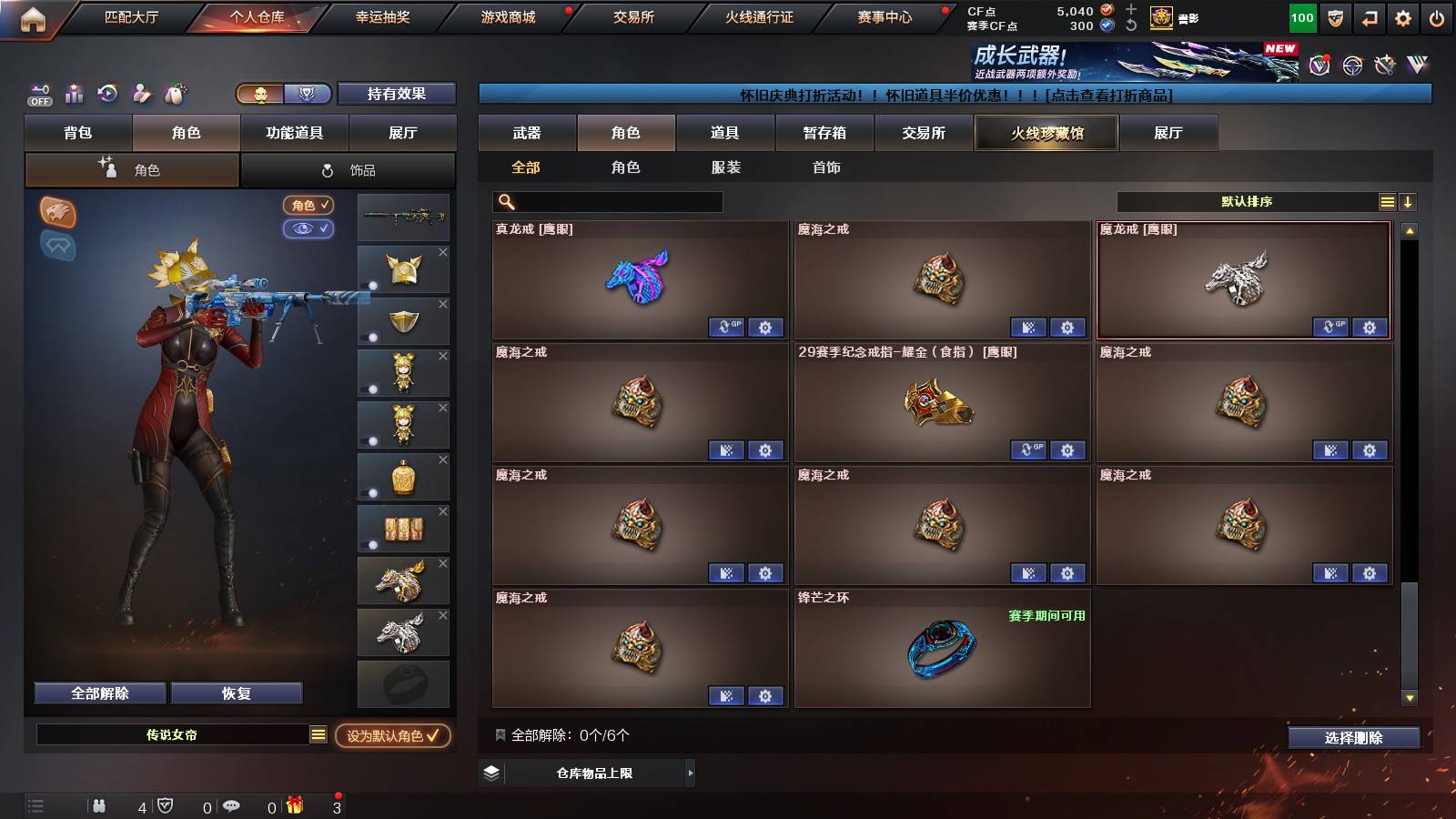Open the character name list next to 传说女帝

318,733
